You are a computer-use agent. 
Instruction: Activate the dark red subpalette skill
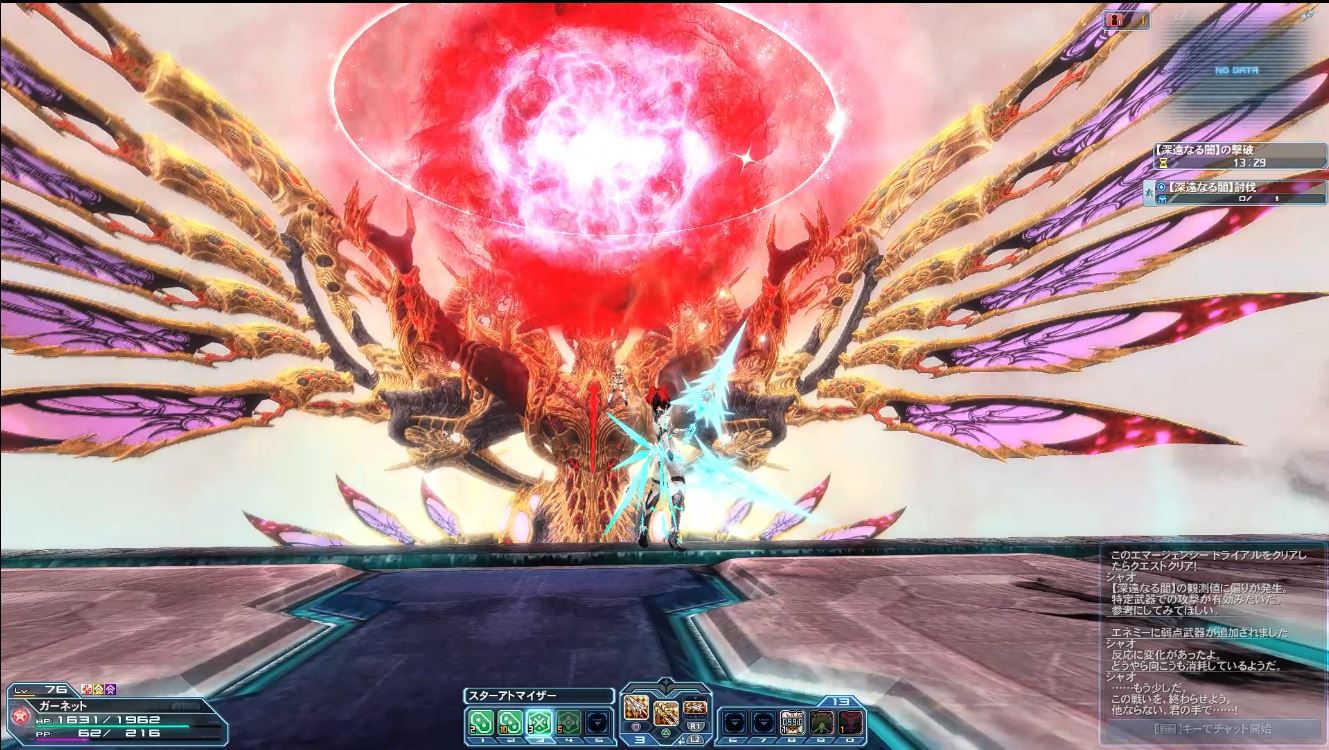pos(850,721)
